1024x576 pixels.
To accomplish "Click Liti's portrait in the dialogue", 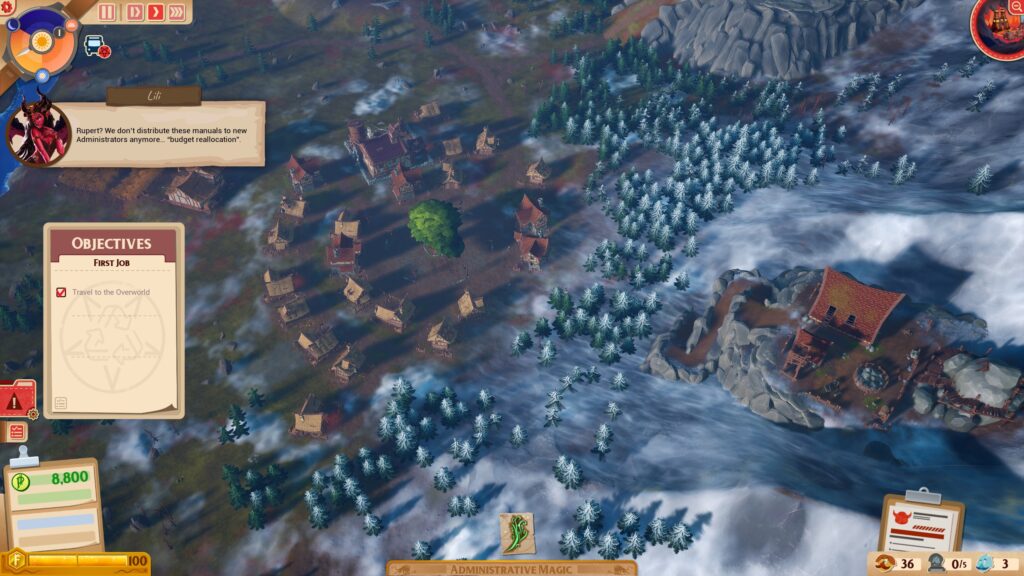I will pyautogui.click(x=38, y=132).
